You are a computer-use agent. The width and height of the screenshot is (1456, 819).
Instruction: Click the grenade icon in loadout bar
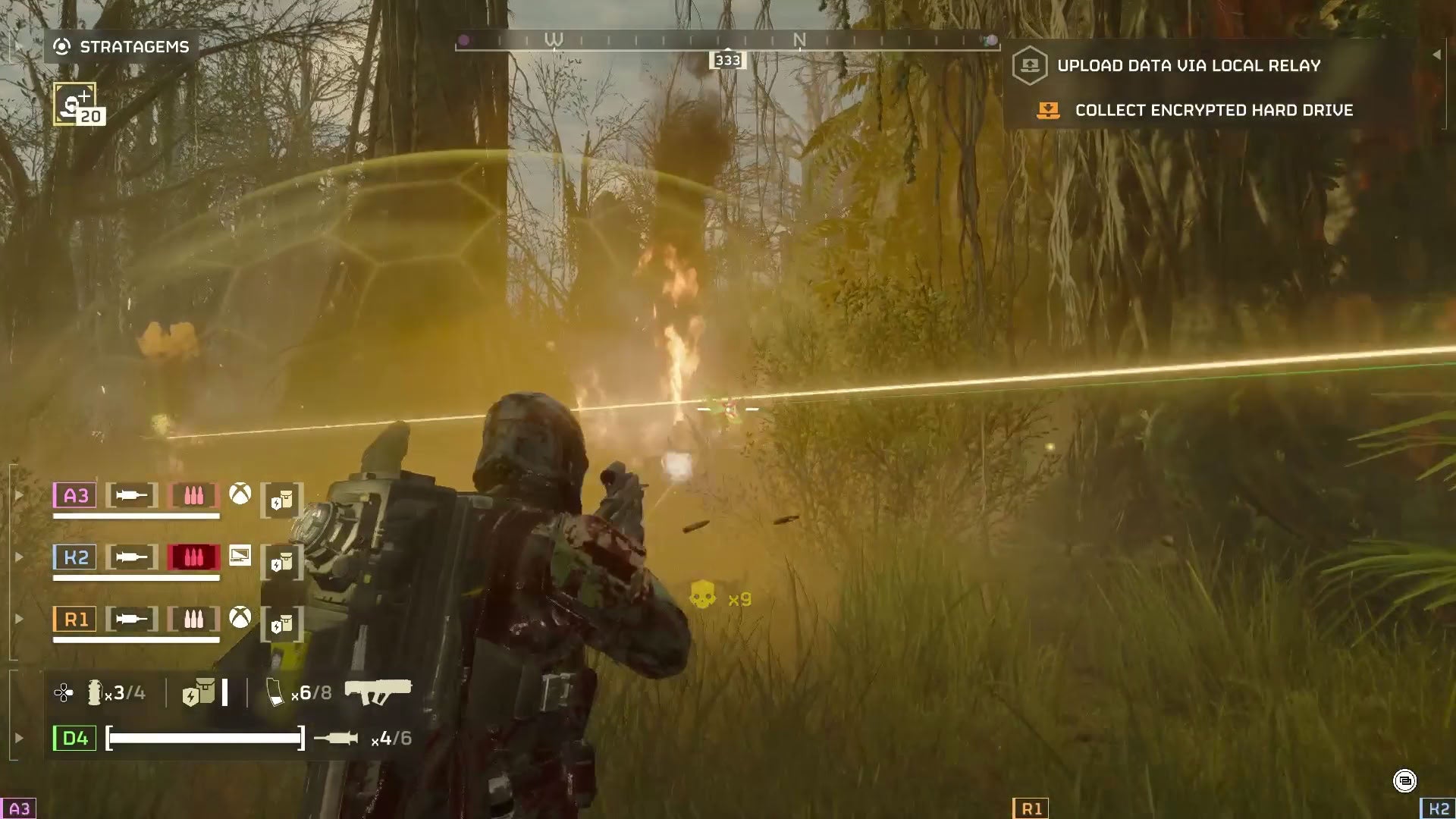95,692
